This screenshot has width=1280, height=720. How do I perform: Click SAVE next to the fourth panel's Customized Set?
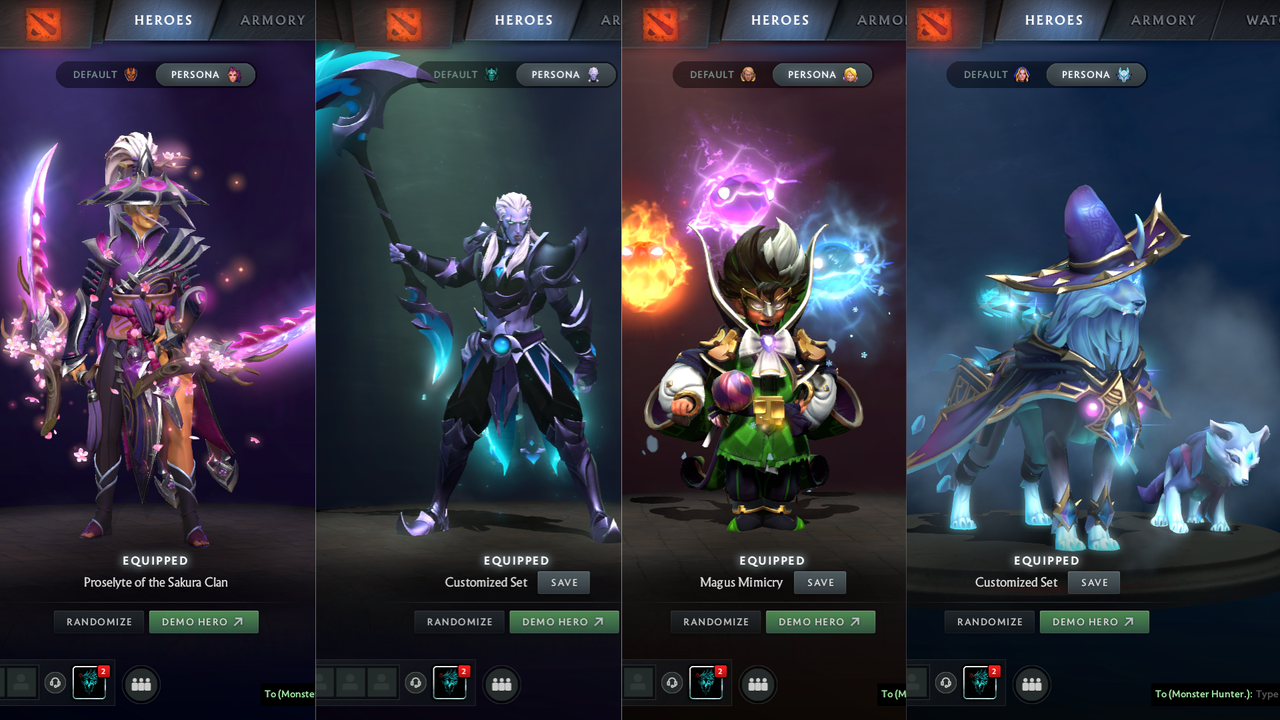[1093, 582]
